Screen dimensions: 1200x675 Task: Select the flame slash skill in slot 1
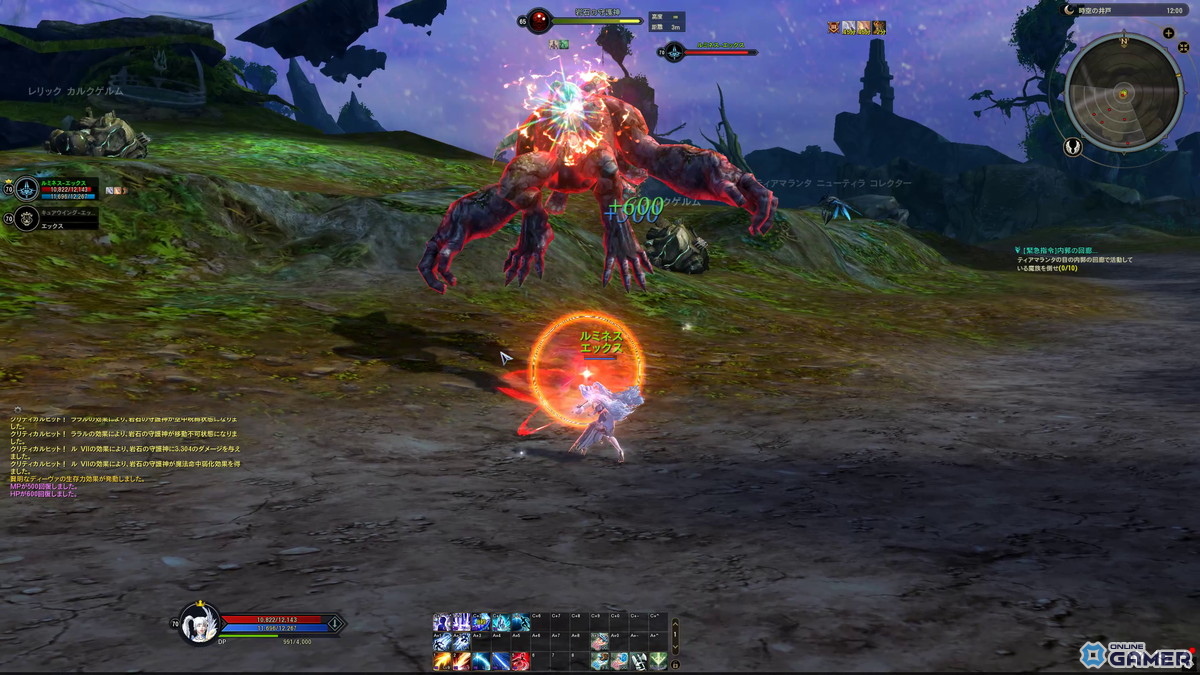442,661
